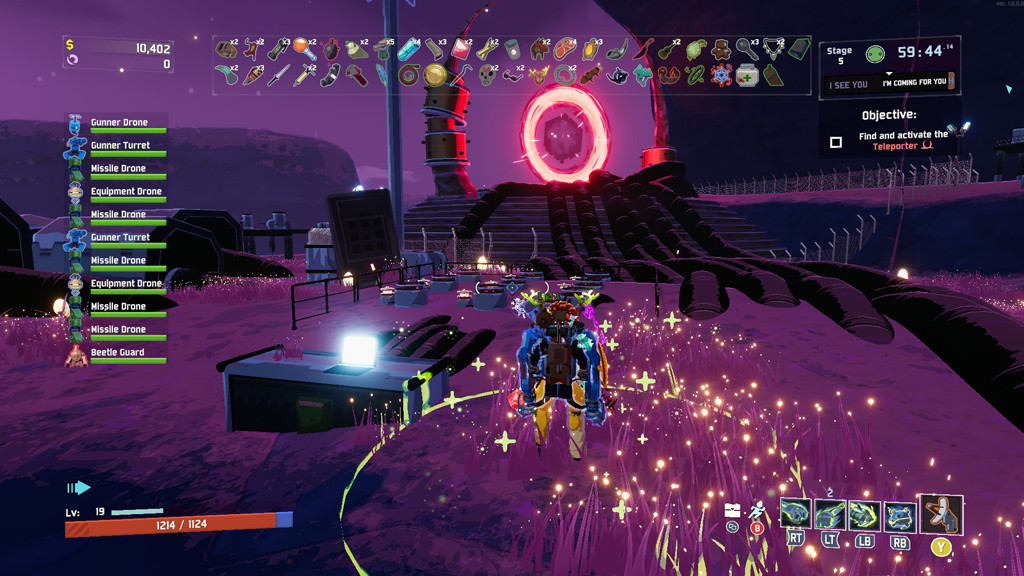Activate the primary fist punch skill
The height and width of the screenshot is (576, 1024).
click(795, 514)
